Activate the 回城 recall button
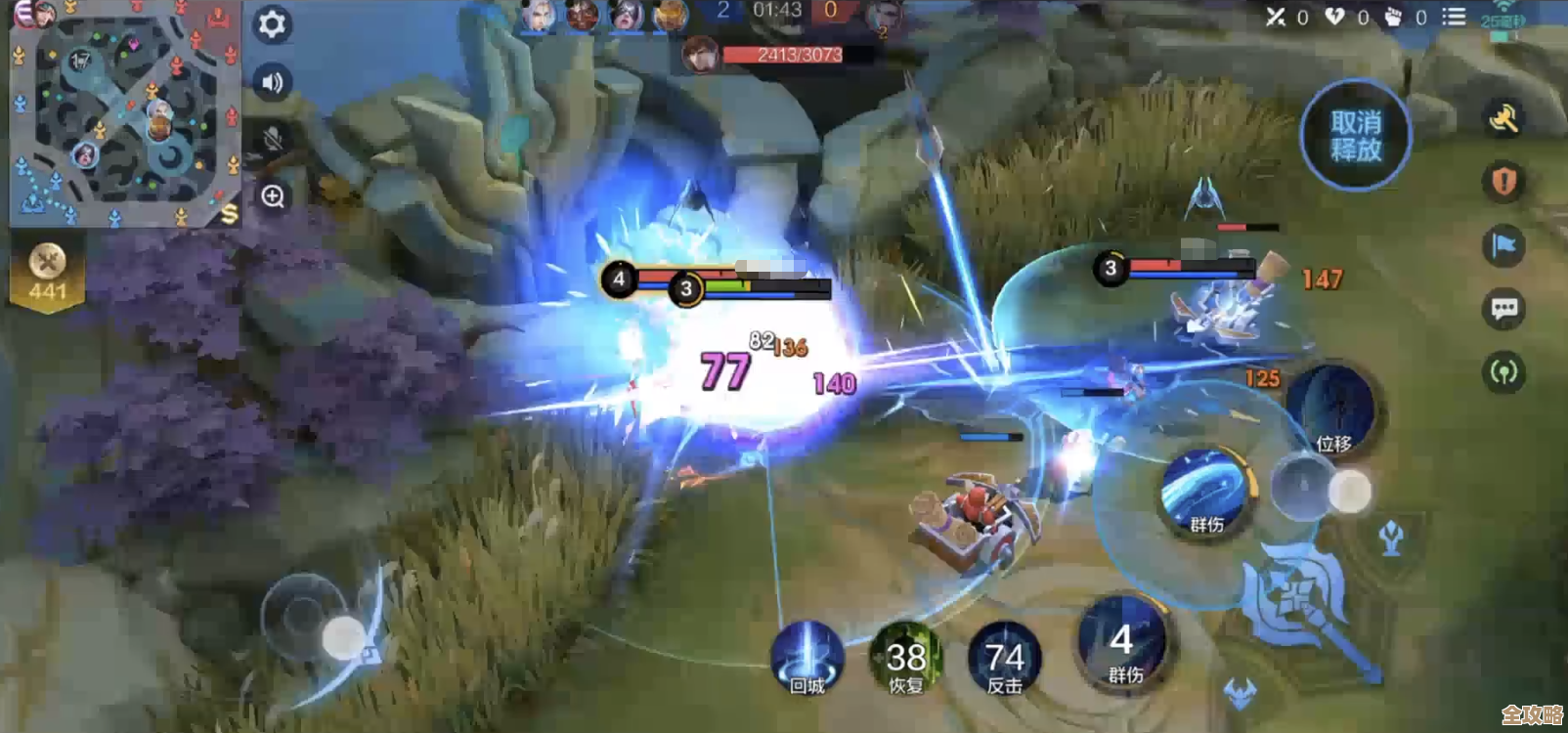 pos(807,658)
